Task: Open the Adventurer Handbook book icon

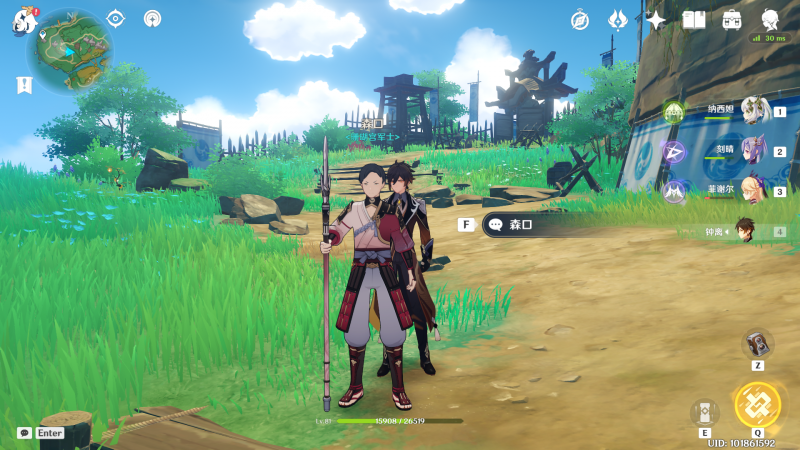Action: 694,20
